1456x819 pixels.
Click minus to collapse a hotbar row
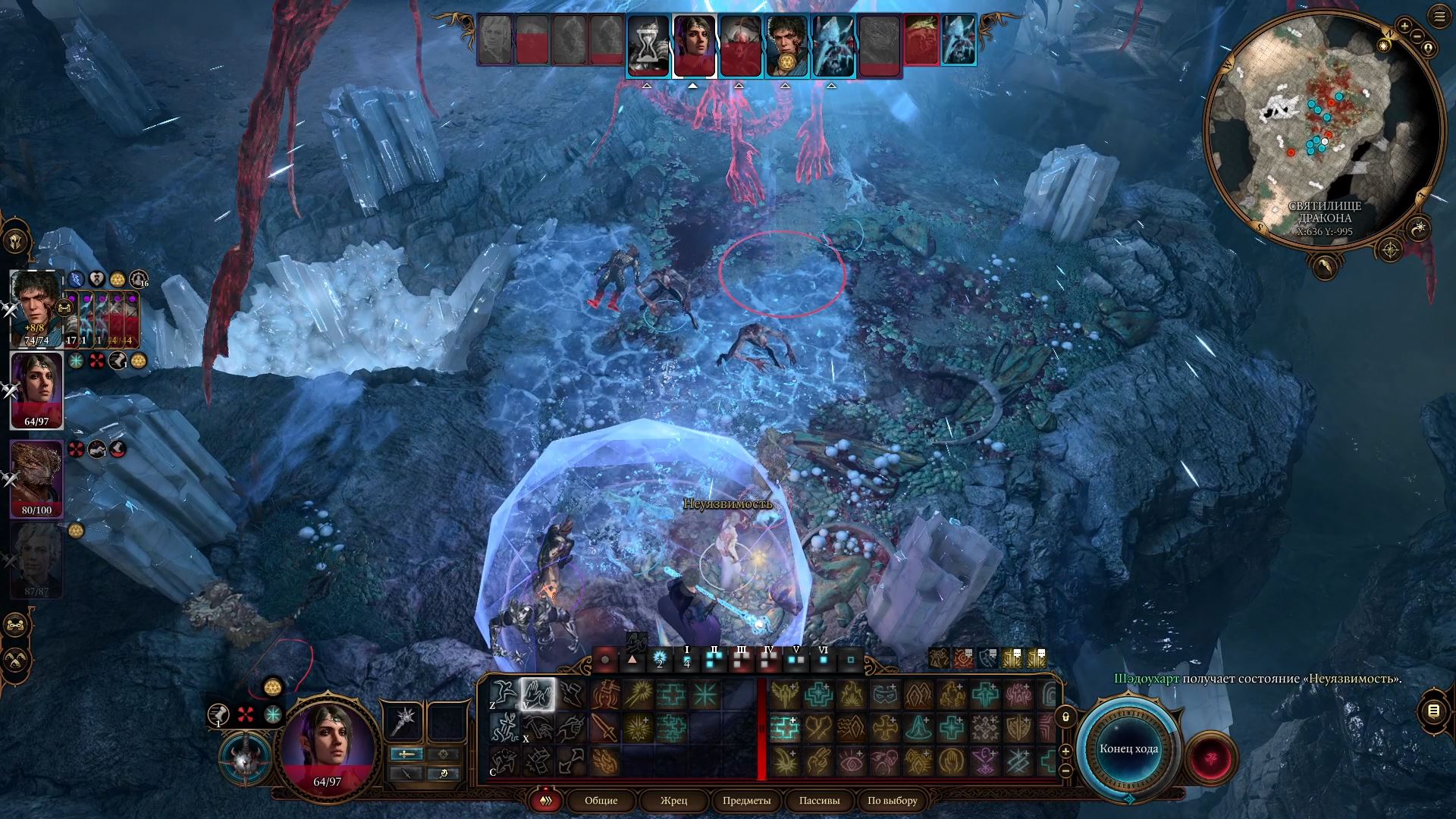[x=1065, y=770]
